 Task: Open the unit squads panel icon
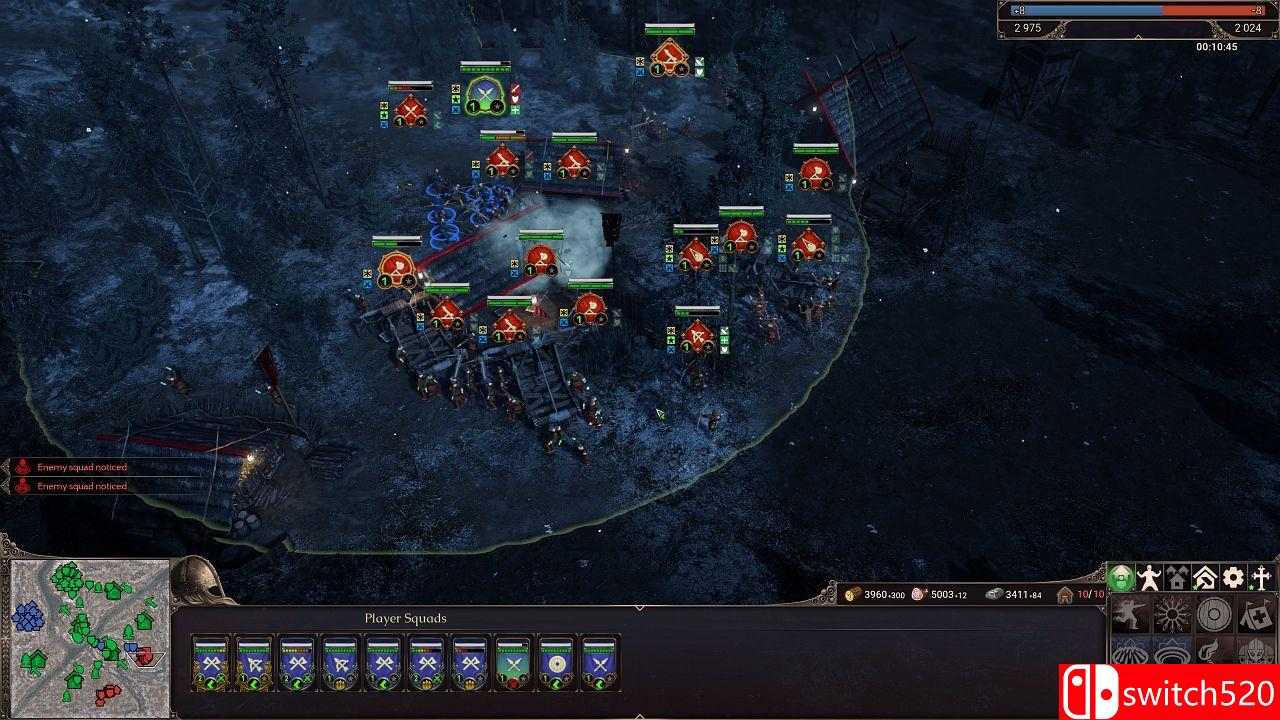coord(1121,577)
